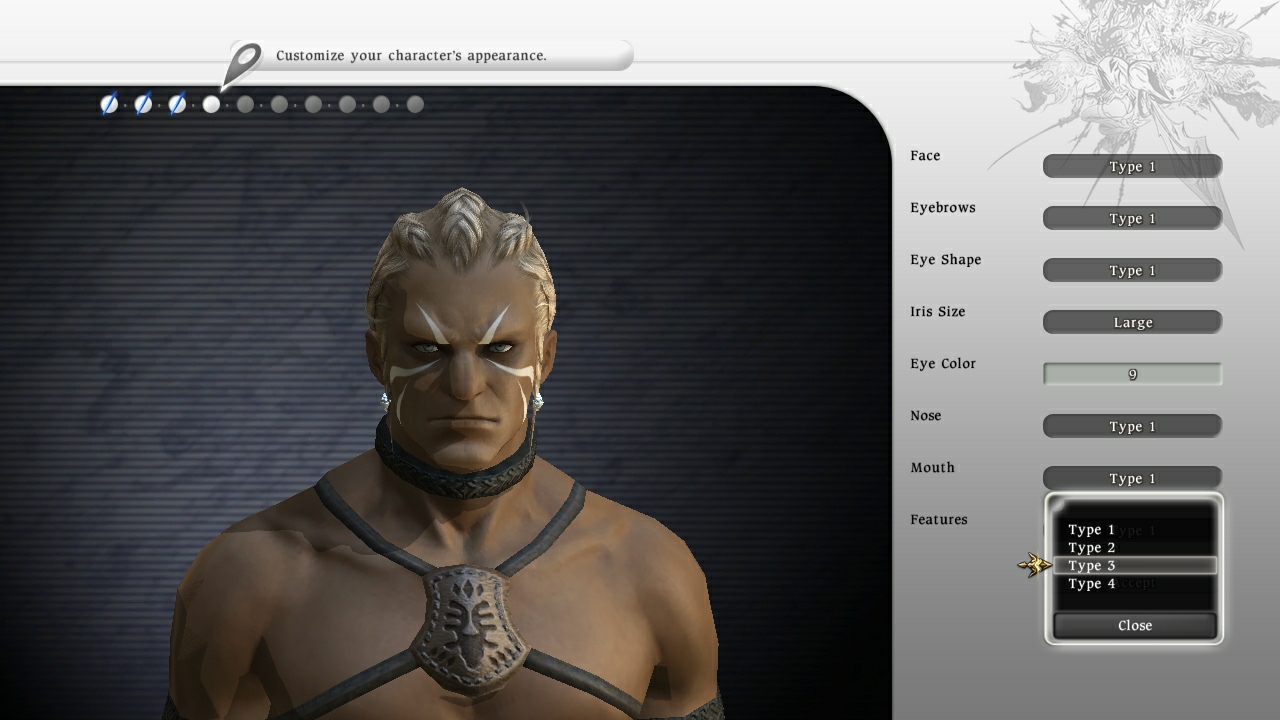Open the Mouth type selector
The height and width of the screenshot is (720, 1280).
click(1131, 478)
